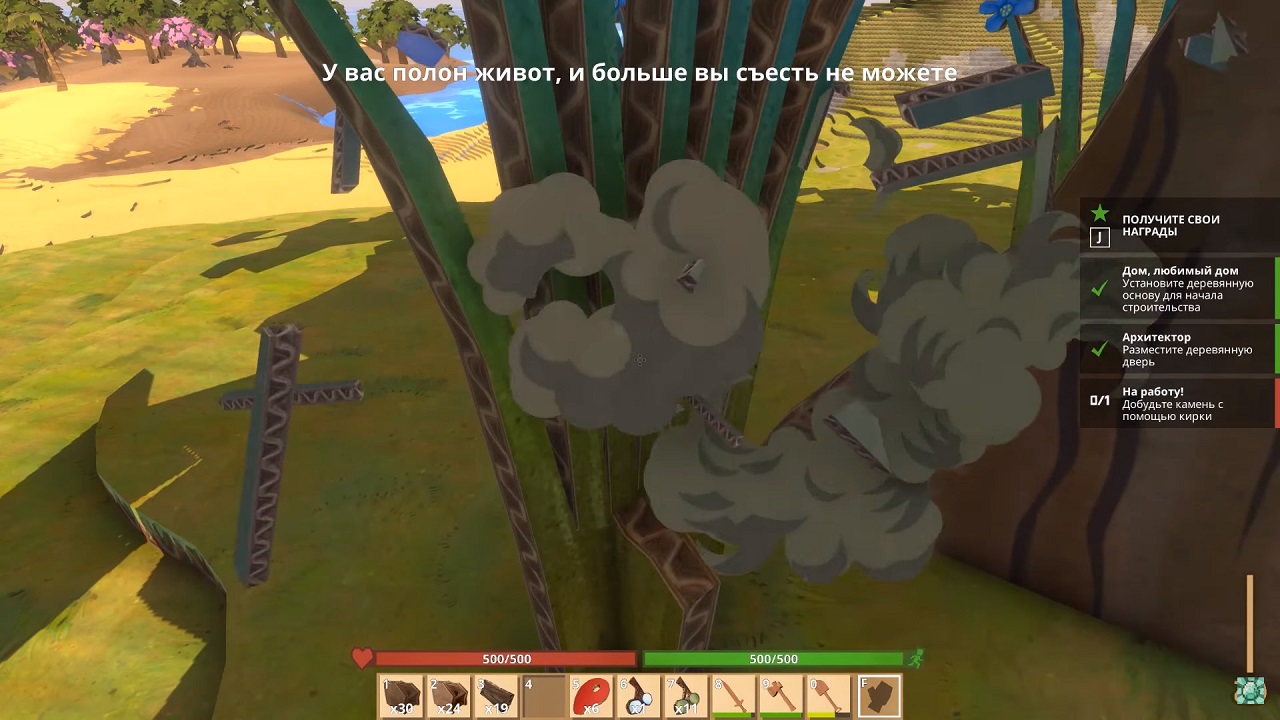Select the wood block slot holding 30
The height and width of the screenshot is (720, 1280).
(403, 696)
